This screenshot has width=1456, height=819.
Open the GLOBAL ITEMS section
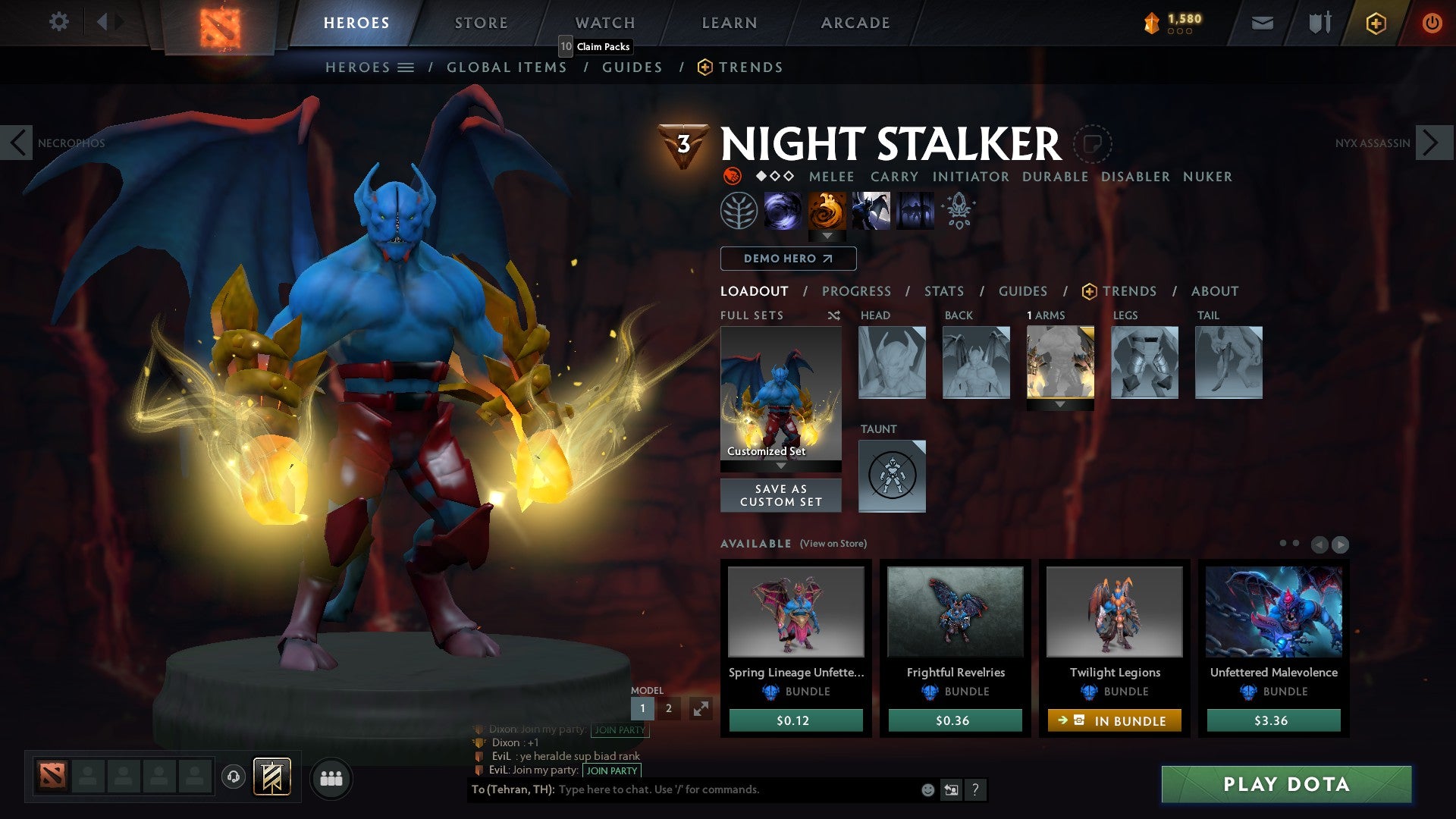pos(507,67)
